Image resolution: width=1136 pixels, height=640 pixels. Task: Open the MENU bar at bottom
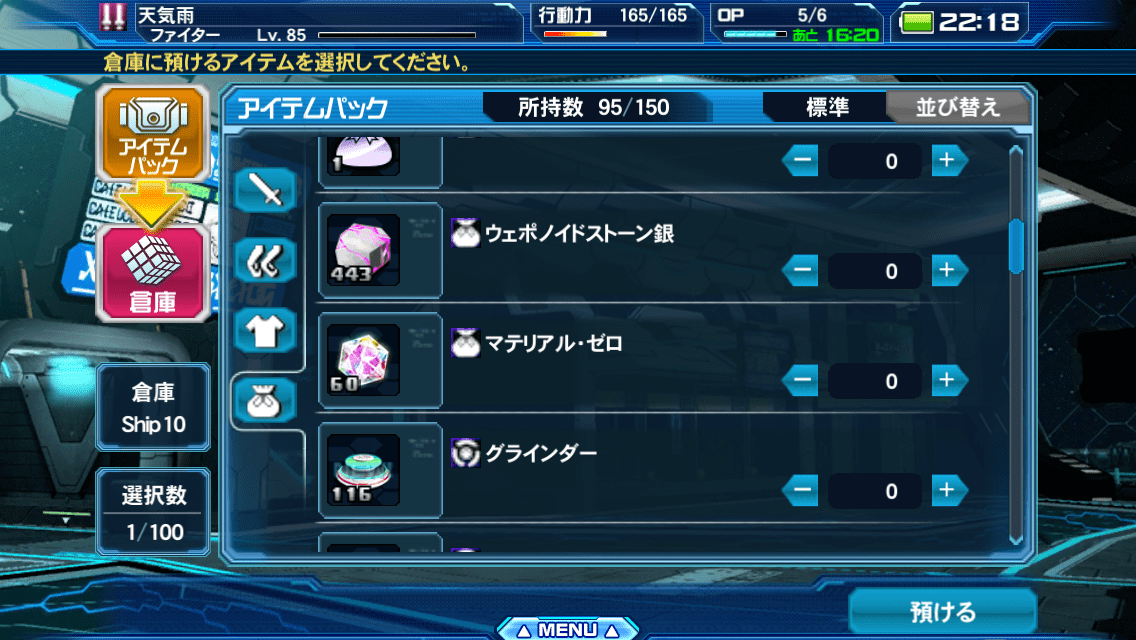click(x=567, y=630)
